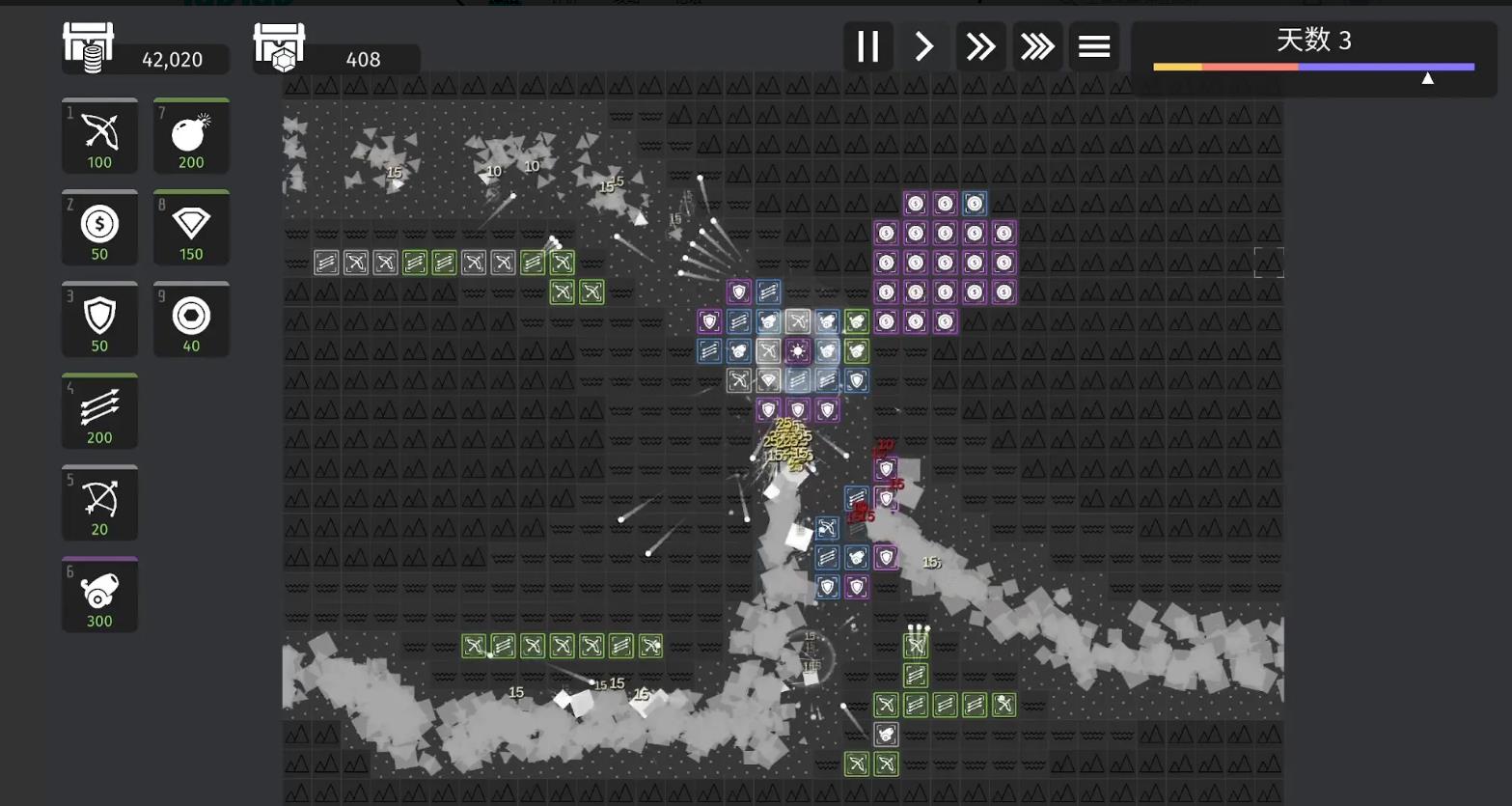
Task: Select the coin generator building costing 50
Action: pyautogui.click(x=99, y=228)
